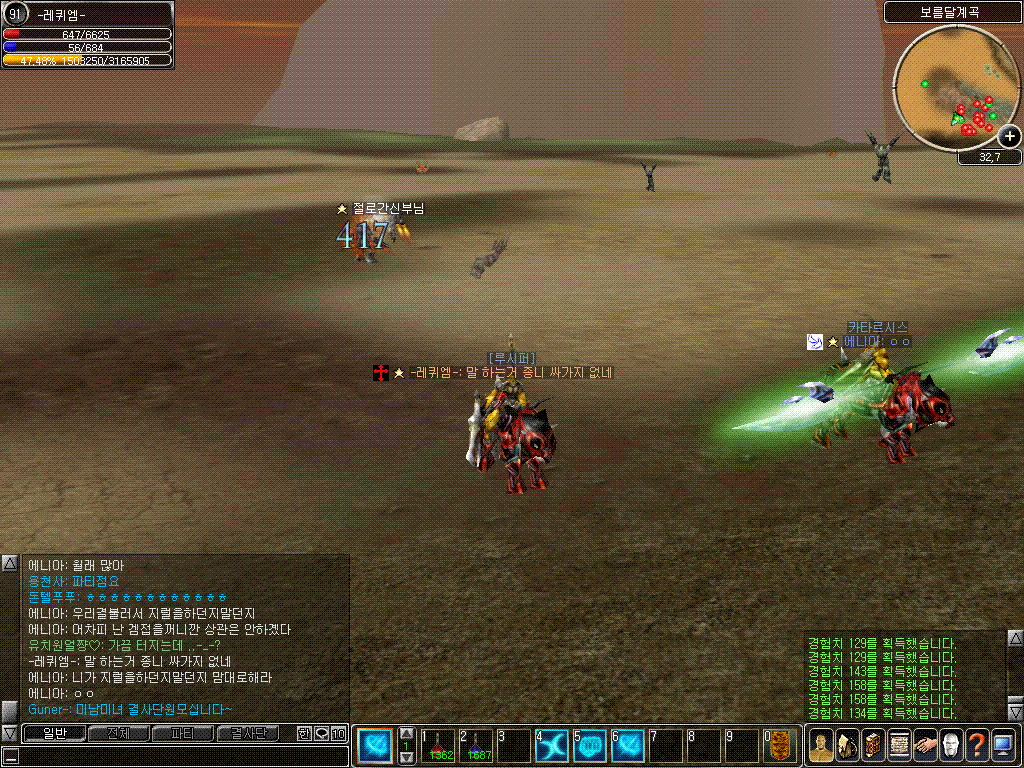
Task: Use the blue potion in slot 2
Action: [x=476, y=745]
